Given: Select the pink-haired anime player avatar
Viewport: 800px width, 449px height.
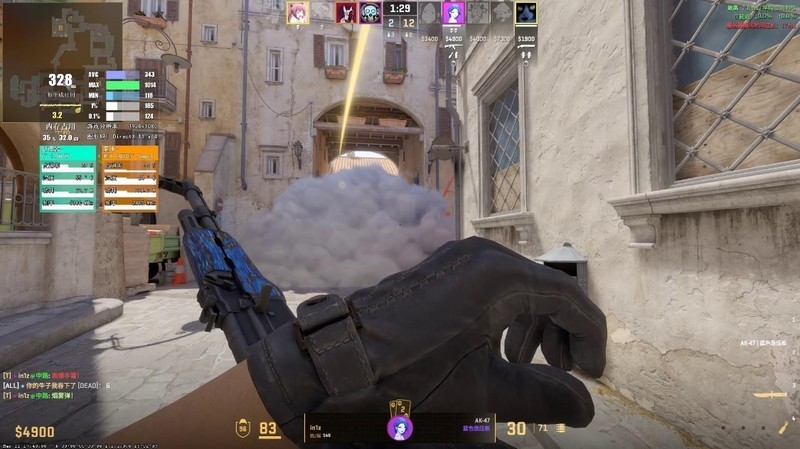Looking at the screenshot, I should (x=297, y=12).
